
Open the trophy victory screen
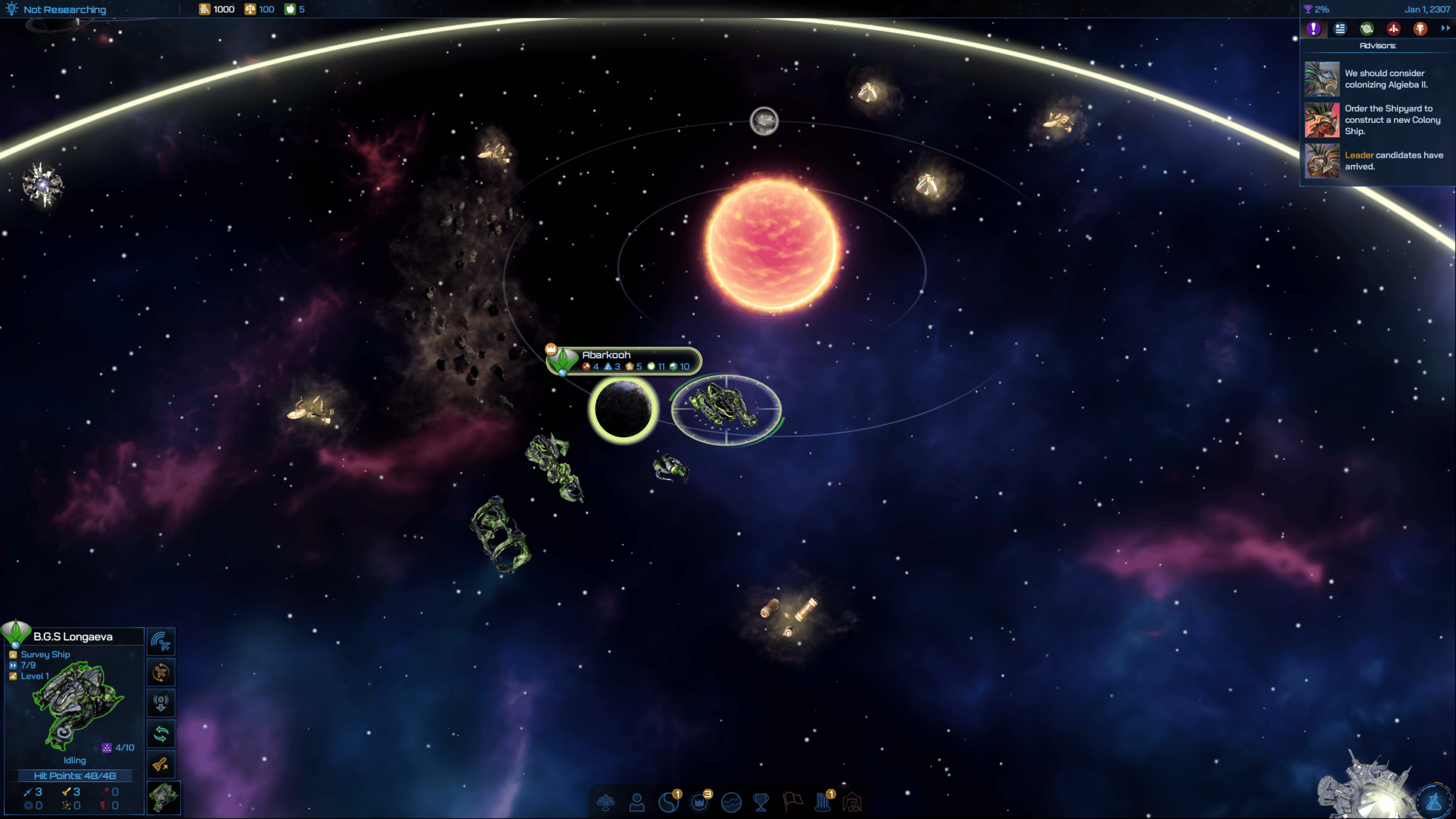coord(761,802)
